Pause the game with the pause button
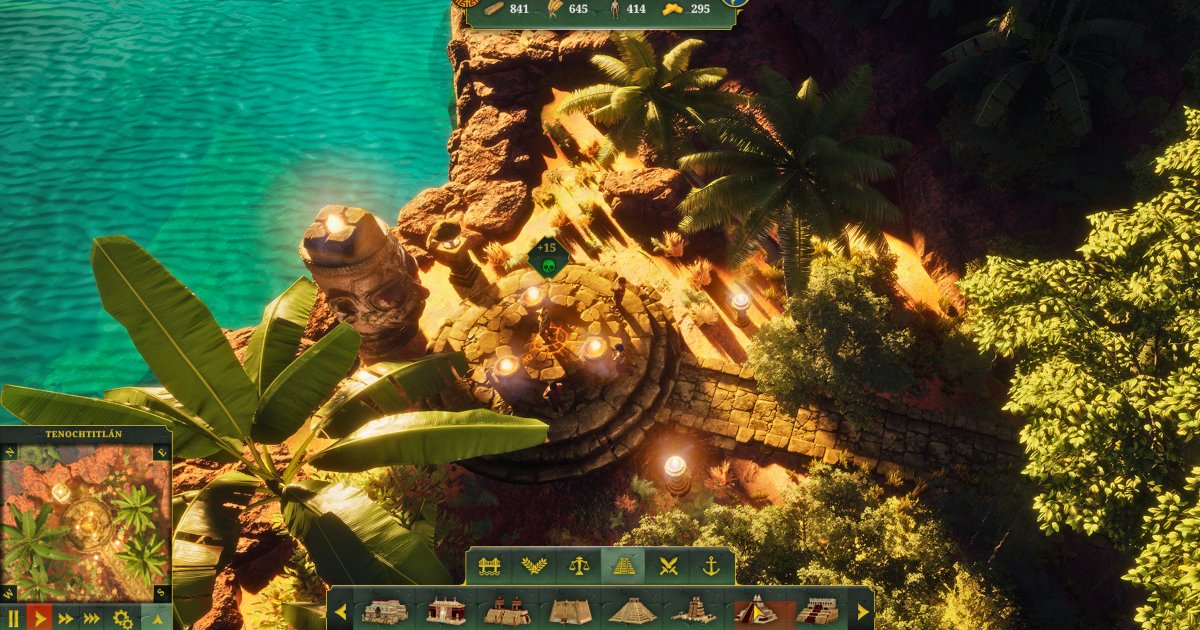This screenshot has height=630, width=1200. [13, 618]
